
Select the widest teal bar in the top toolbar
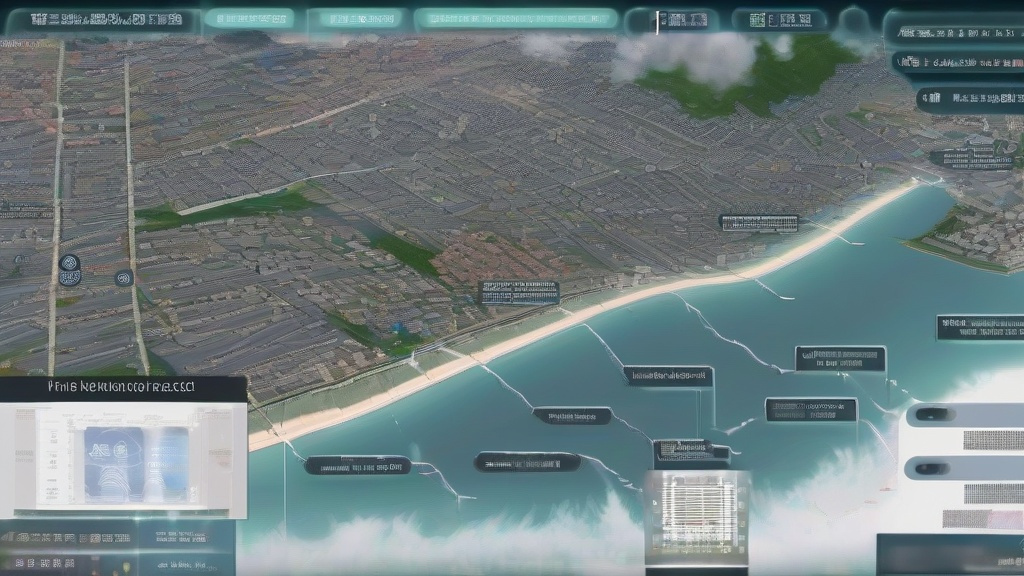tap(515, 19)
